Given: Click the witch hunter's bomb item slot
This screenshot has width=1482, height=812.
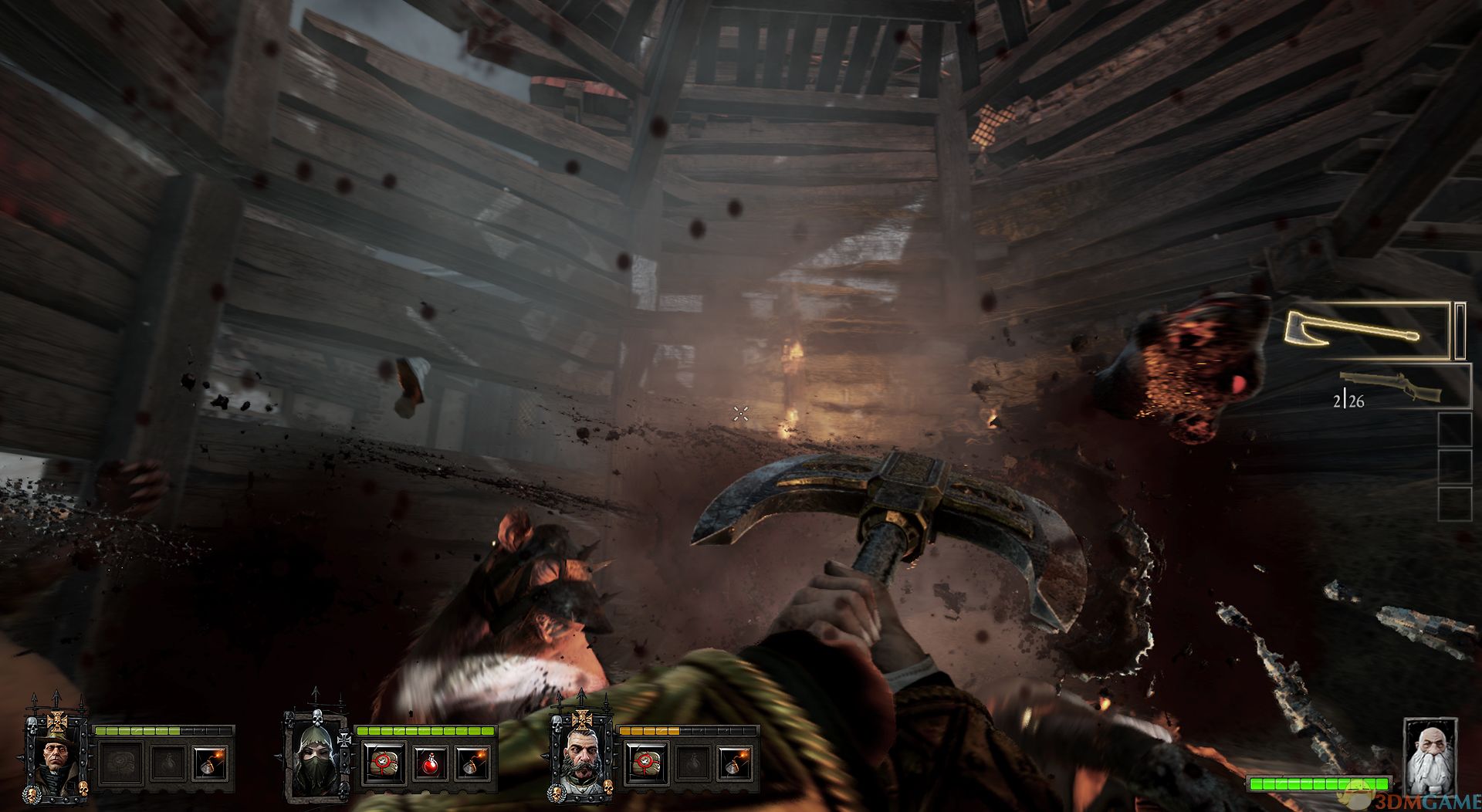Looking at the screenshot, I should click(209, 763).
